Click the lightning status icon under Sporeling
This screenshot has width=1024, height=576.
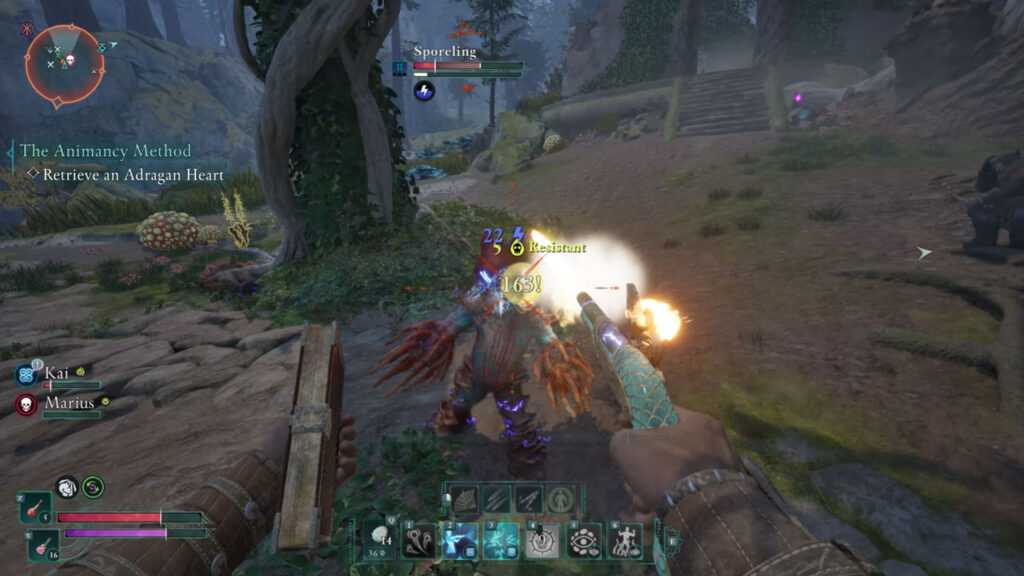point(424,90)
